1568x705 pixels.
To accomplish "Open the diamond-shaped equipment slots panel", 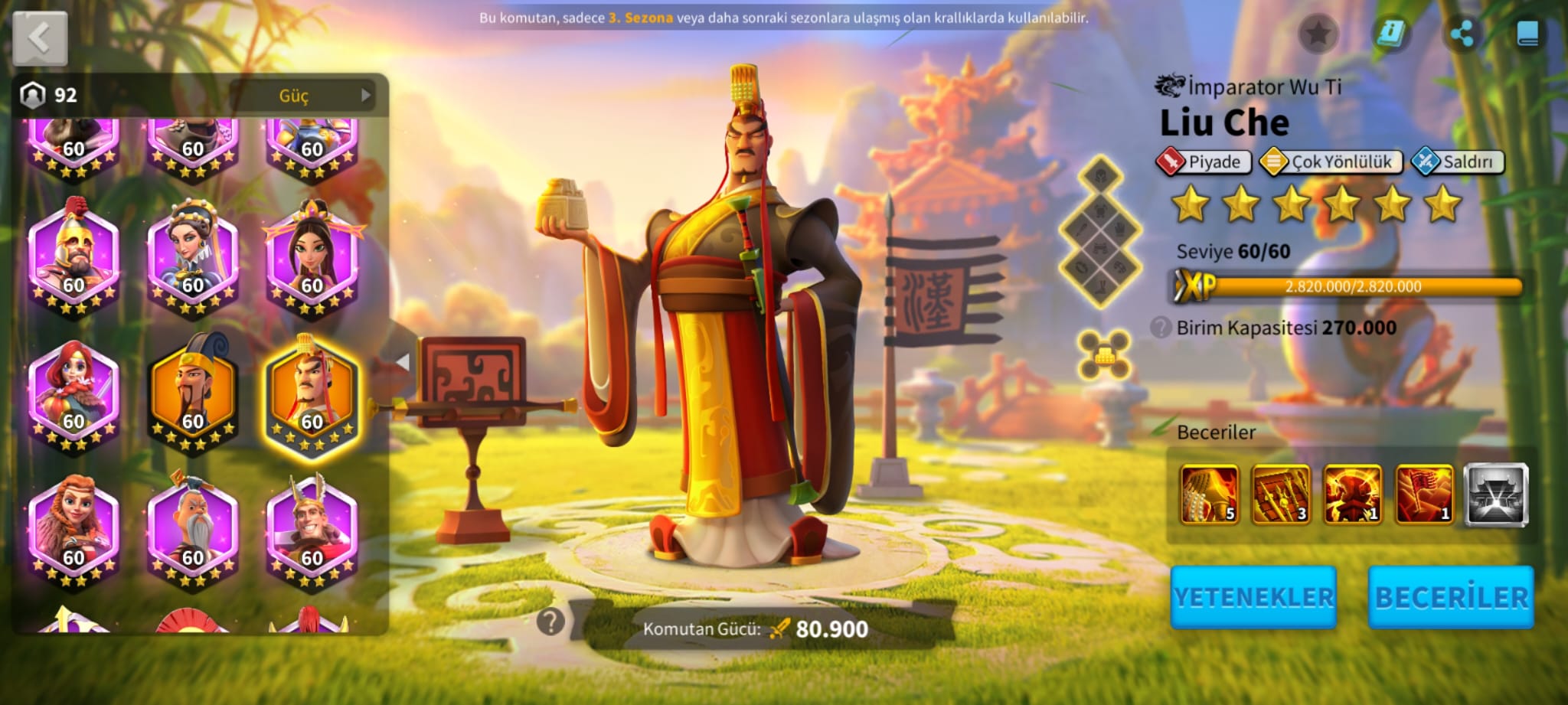I will point(1100,231).
